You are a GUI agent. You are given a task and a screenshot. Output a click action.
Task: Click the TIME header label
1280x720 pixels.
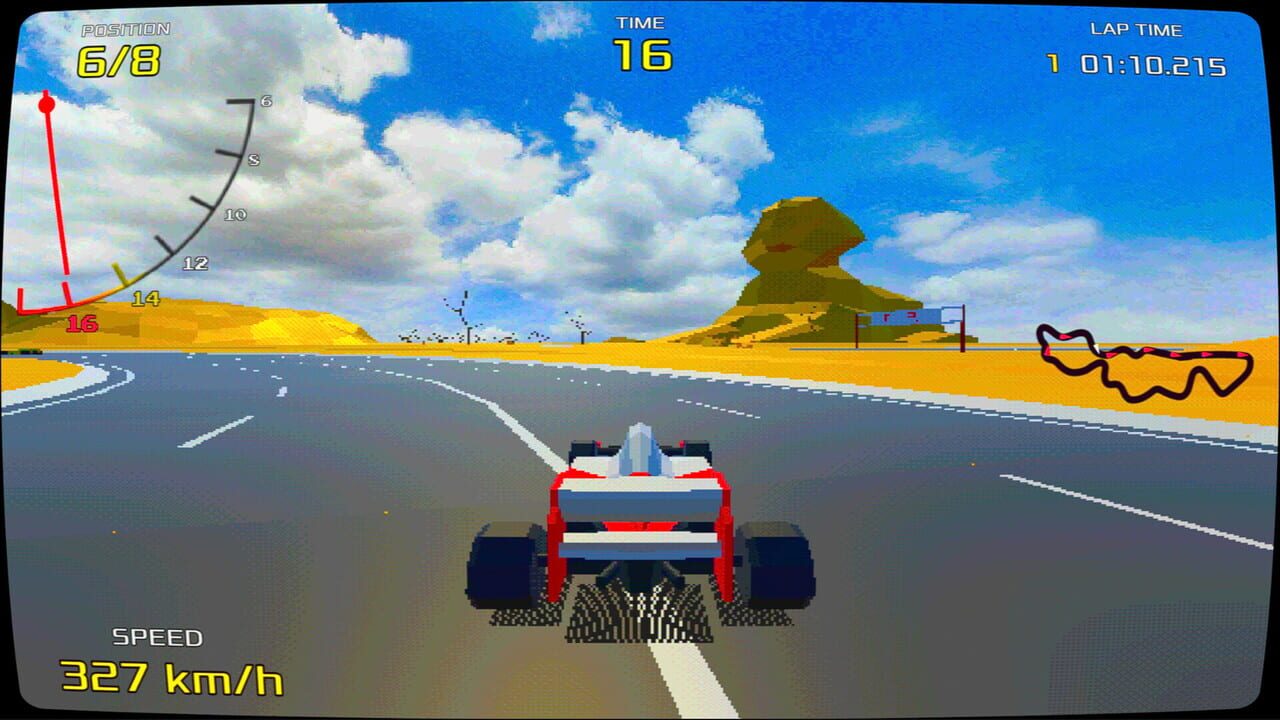638,22
